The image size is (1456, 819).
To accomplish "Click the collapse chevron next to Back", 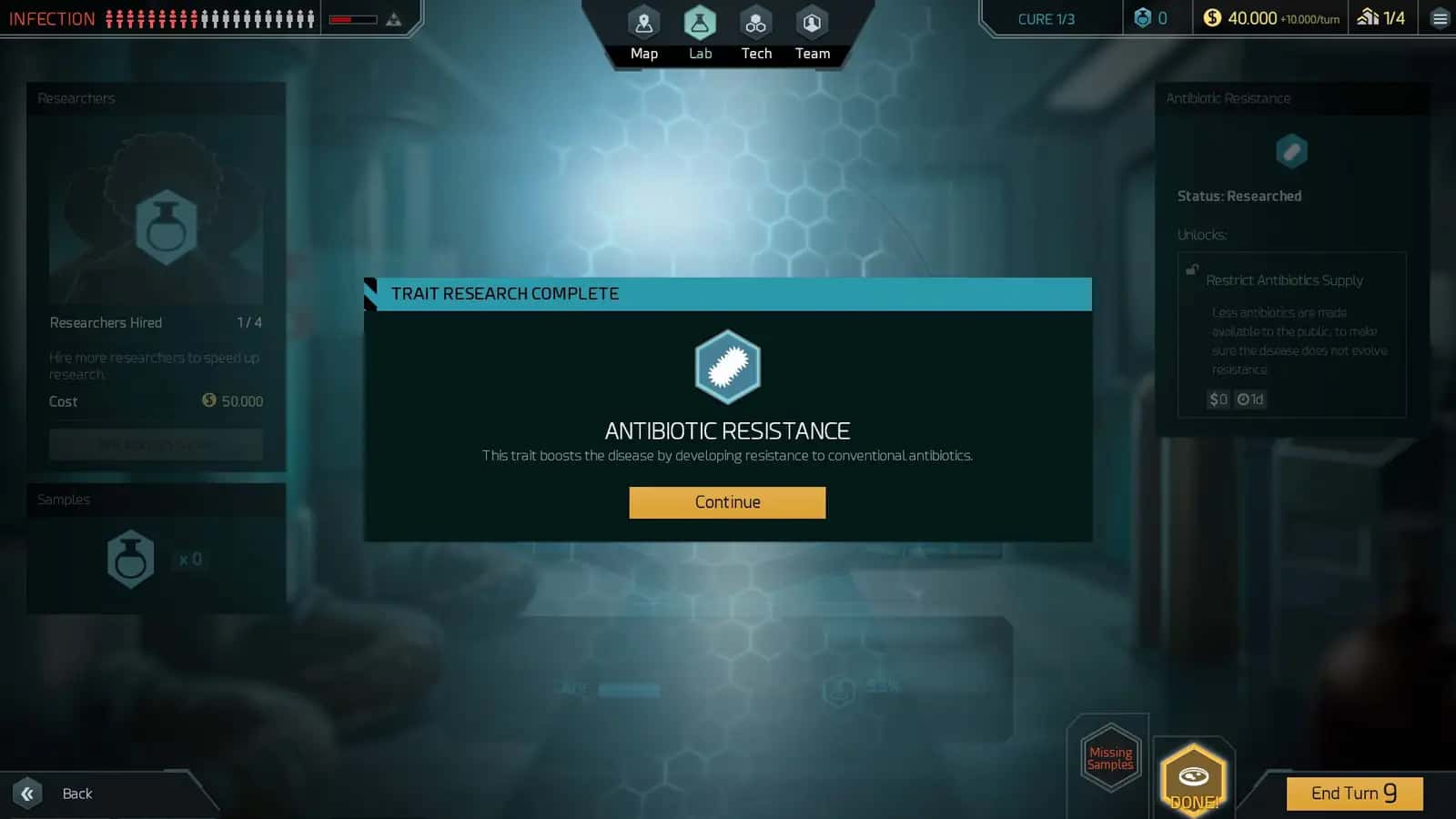I will coord(27,794).
